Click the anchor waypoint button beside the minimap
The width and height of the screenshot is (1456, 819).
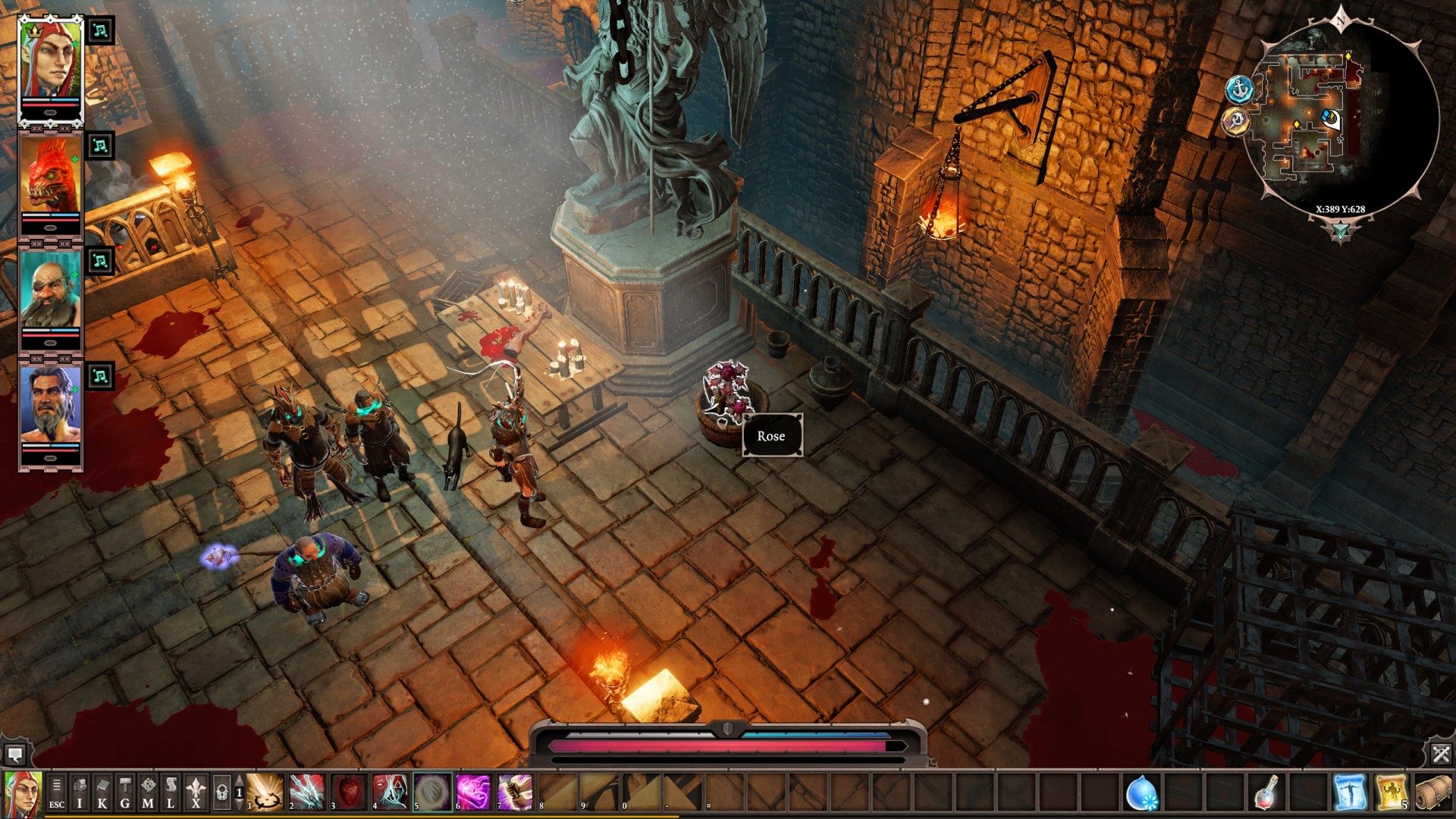pos(1240,89)
